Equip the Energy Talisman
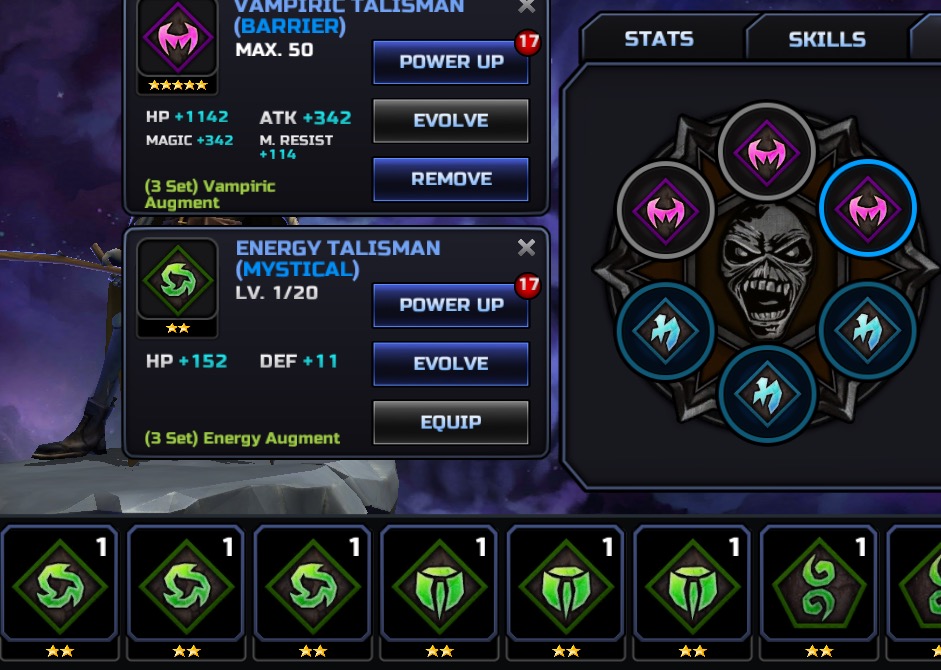 click(x=450, y=422)
